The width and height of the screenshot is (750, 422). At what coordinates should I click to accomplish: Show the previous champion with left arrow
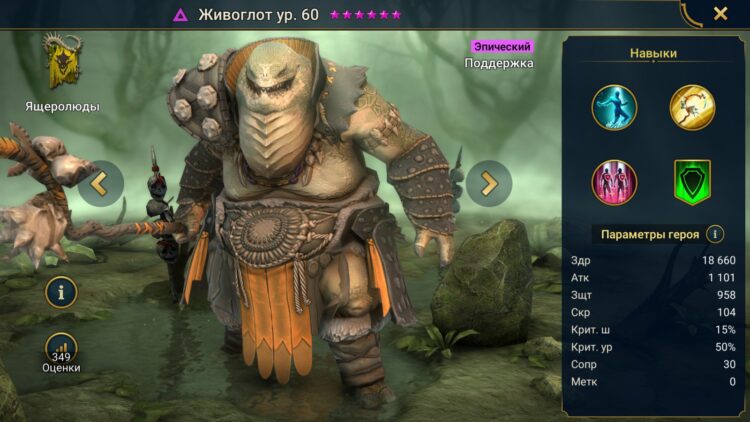pyautogui.click(x=101, y=183)
